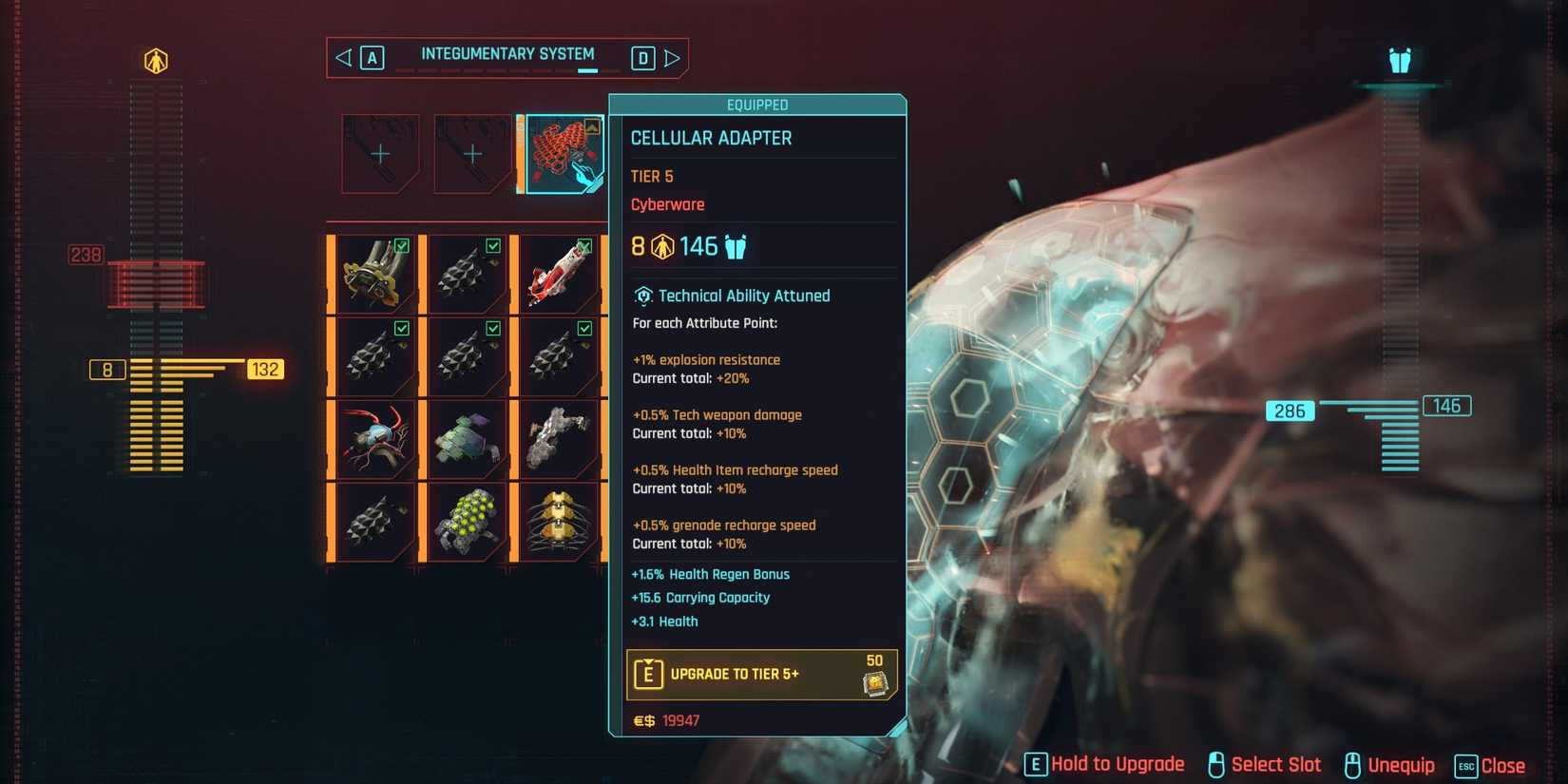This screenshot has height=784, width=1568.
Task: Expand the Technical Ability Attuned section
Action: (x=731, y=296)
